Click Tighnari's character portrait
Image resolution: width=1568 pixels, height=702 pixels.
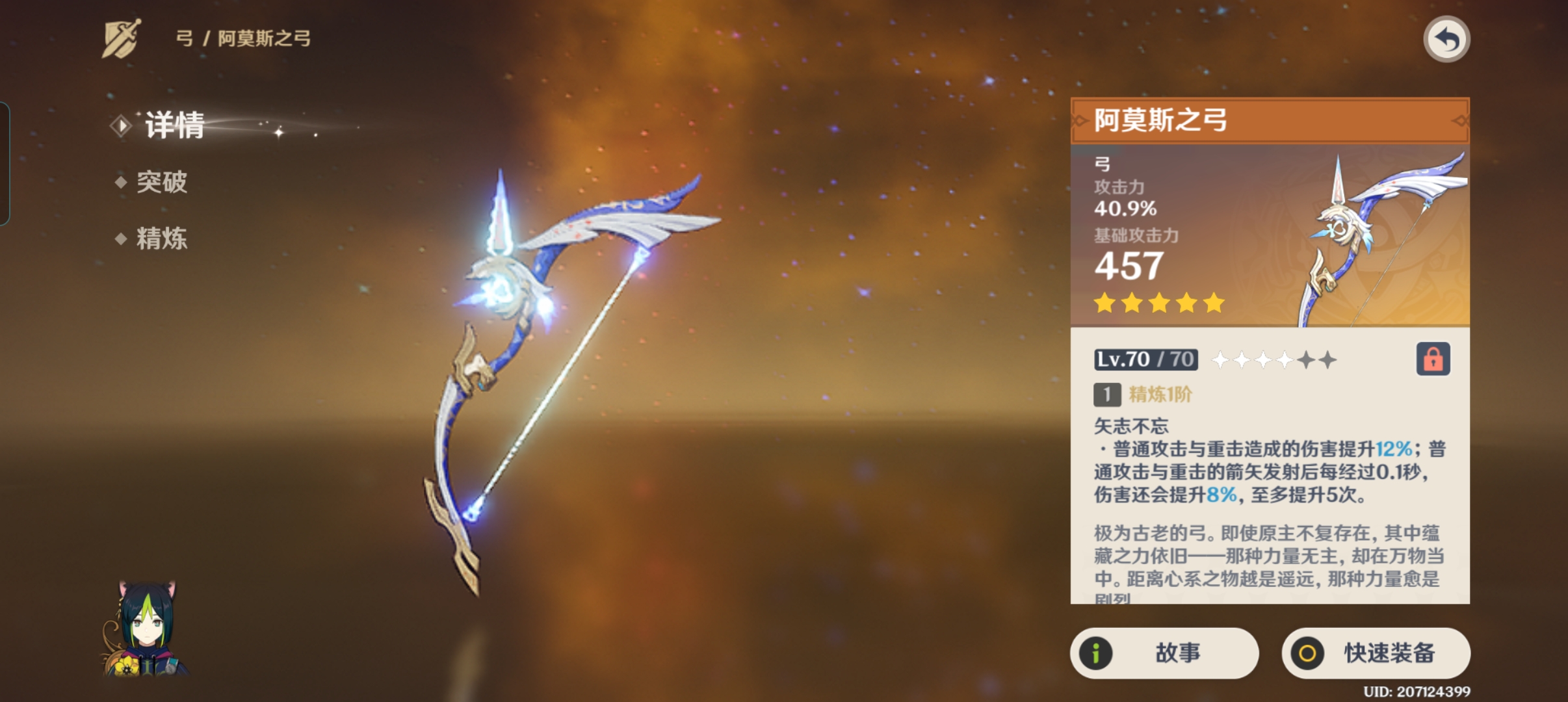click(x=147, y=629)
